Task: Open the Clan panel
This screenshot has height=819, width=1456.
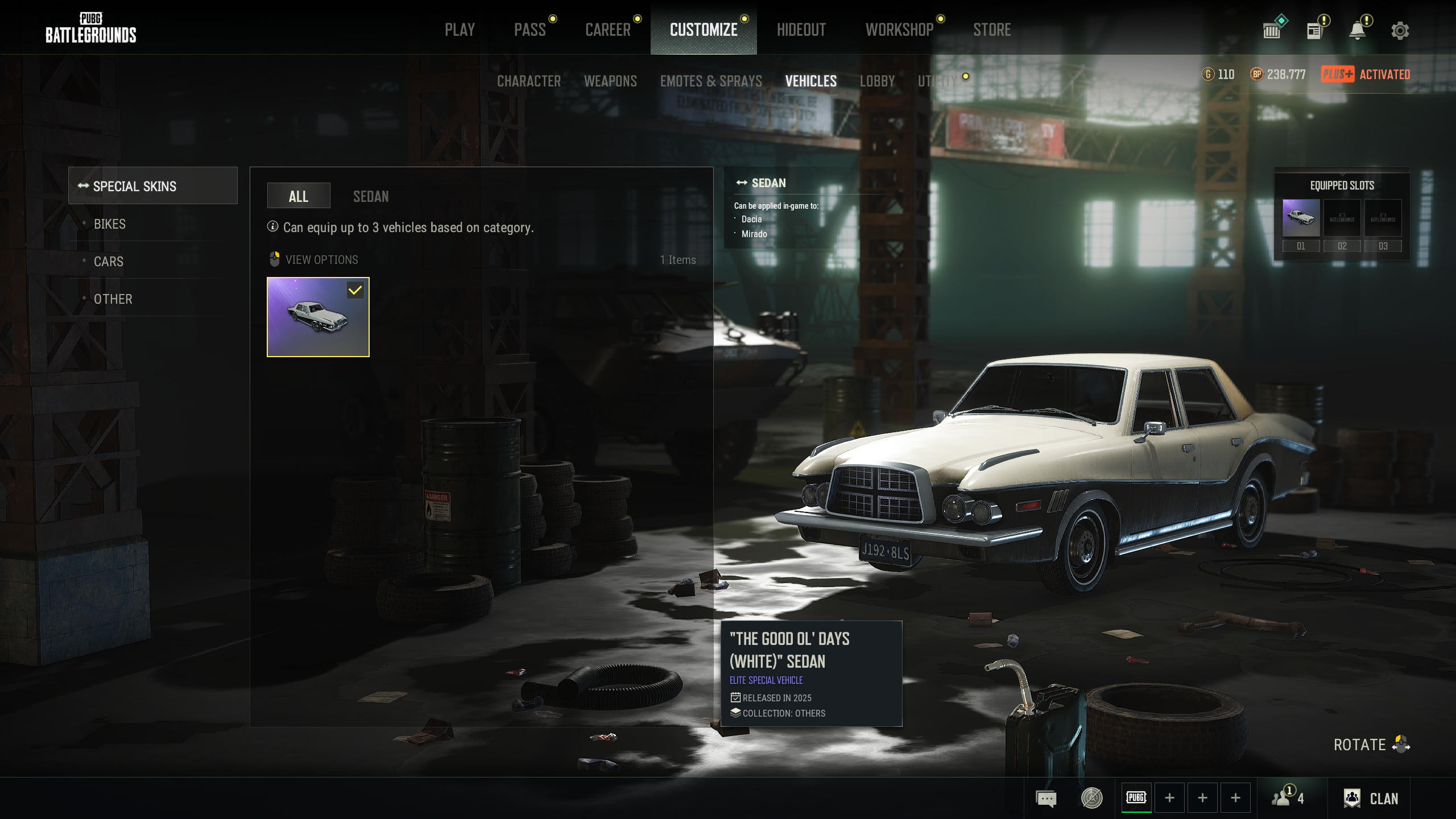Action: [x=1371, y=799]
